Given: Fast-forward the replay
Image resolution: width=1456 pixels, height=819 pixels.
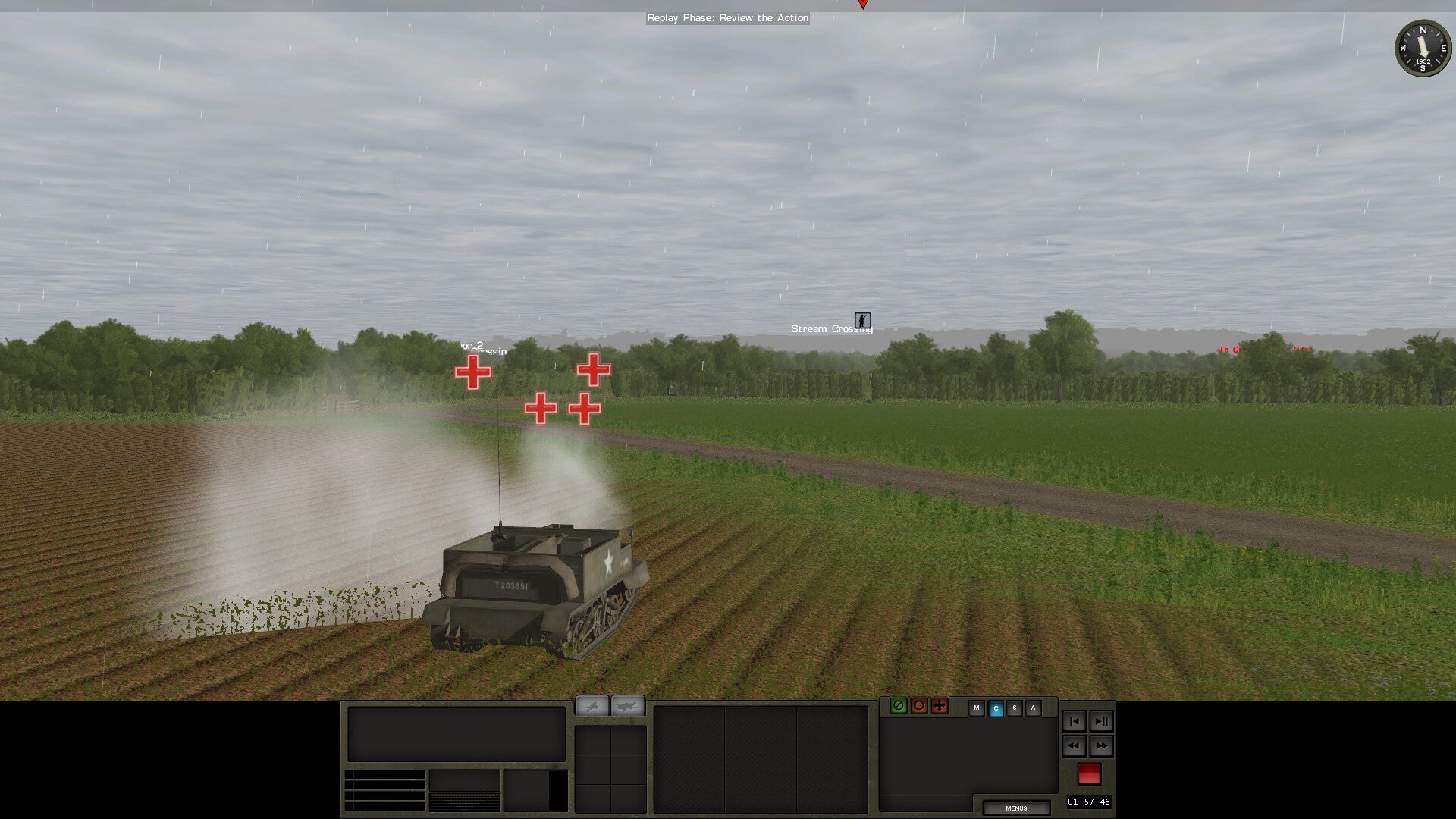Looking at the screenshot, I should tap(1101, 746).
